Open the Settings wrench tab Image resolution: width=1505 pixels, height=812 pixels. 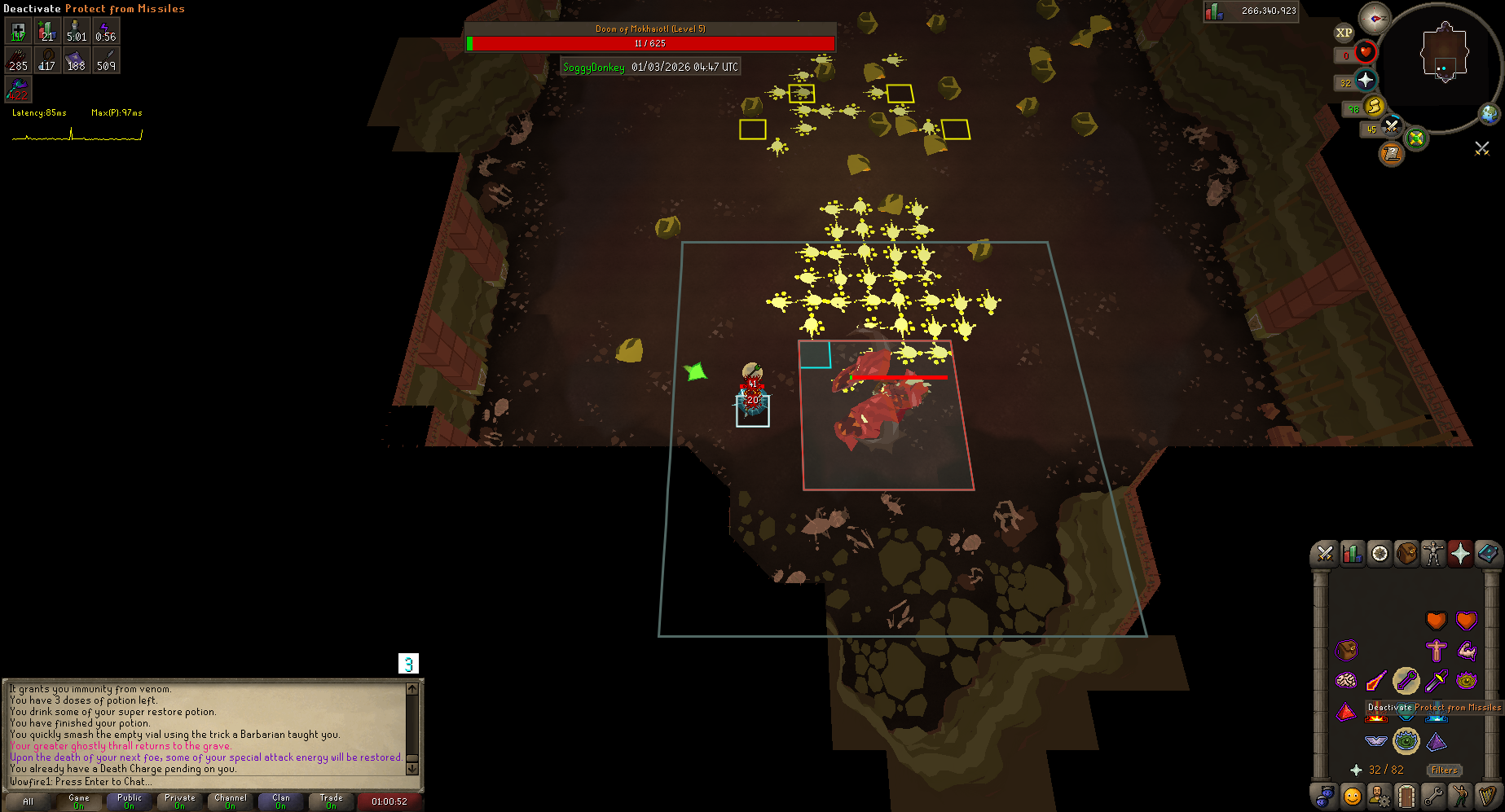click(x=1433, y=795)
